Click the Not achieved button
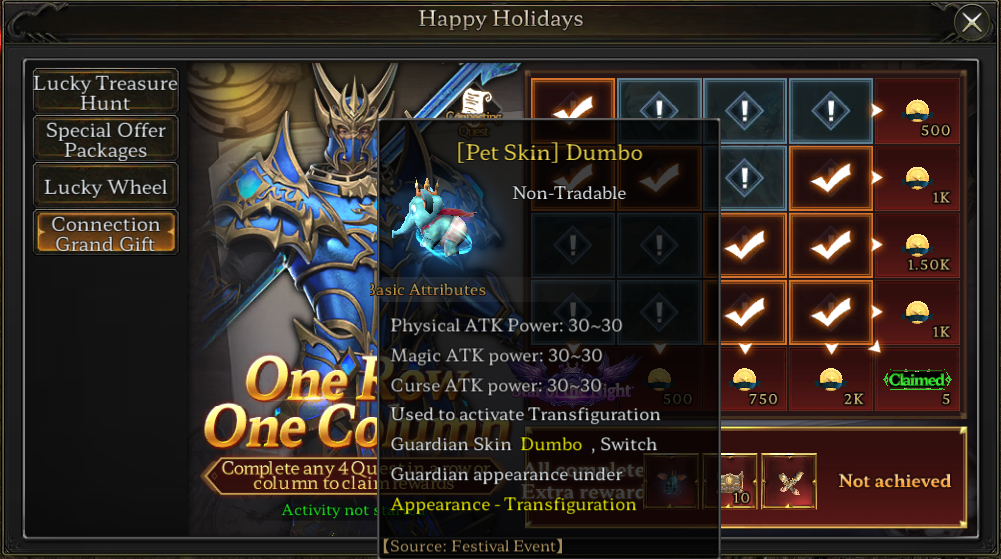The width and height of the screenshot is (1001, 559). [894, 481]
